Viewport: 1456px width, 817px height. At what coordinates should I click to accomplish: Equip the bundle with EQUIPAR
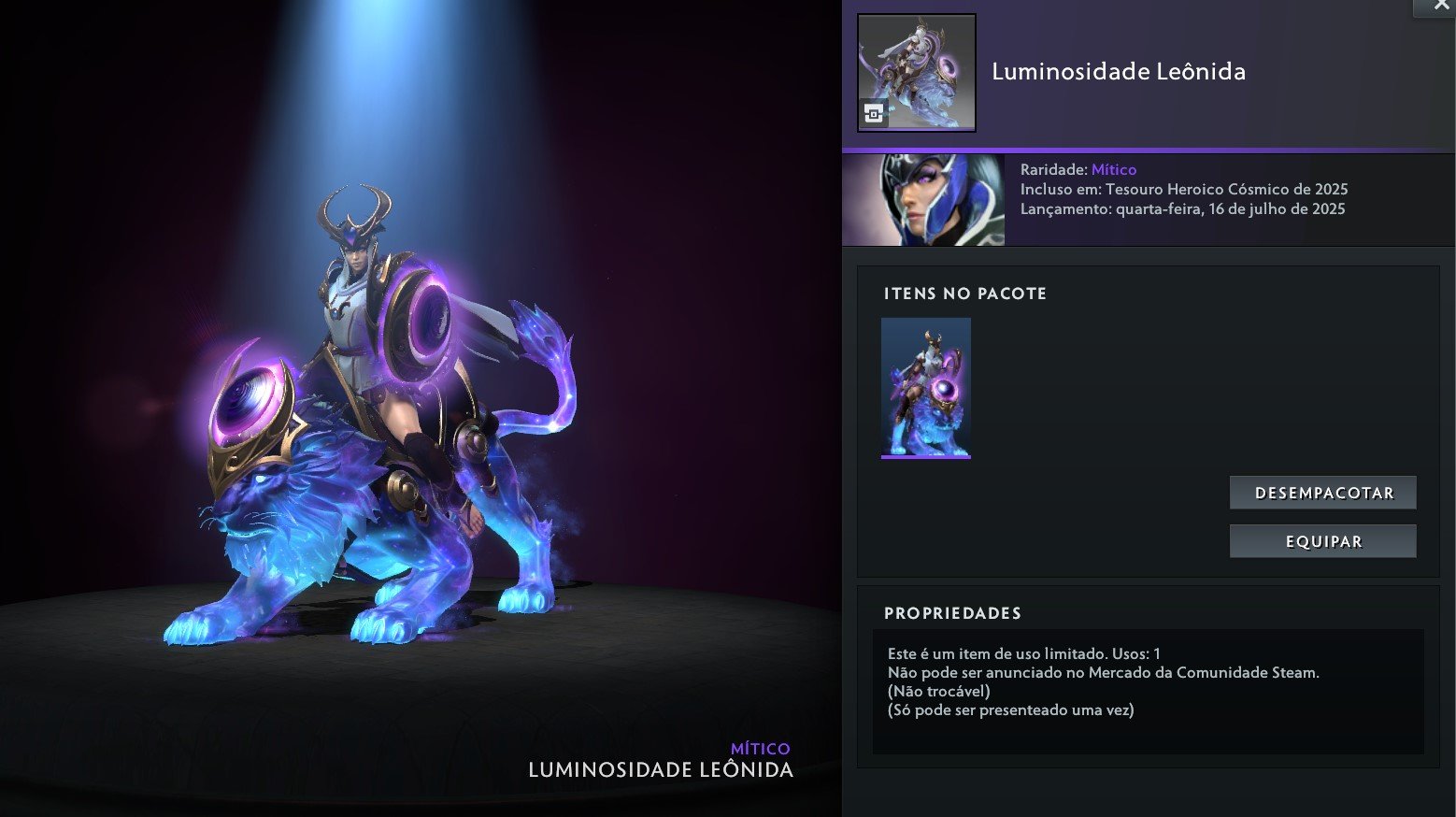point(1322,541)
